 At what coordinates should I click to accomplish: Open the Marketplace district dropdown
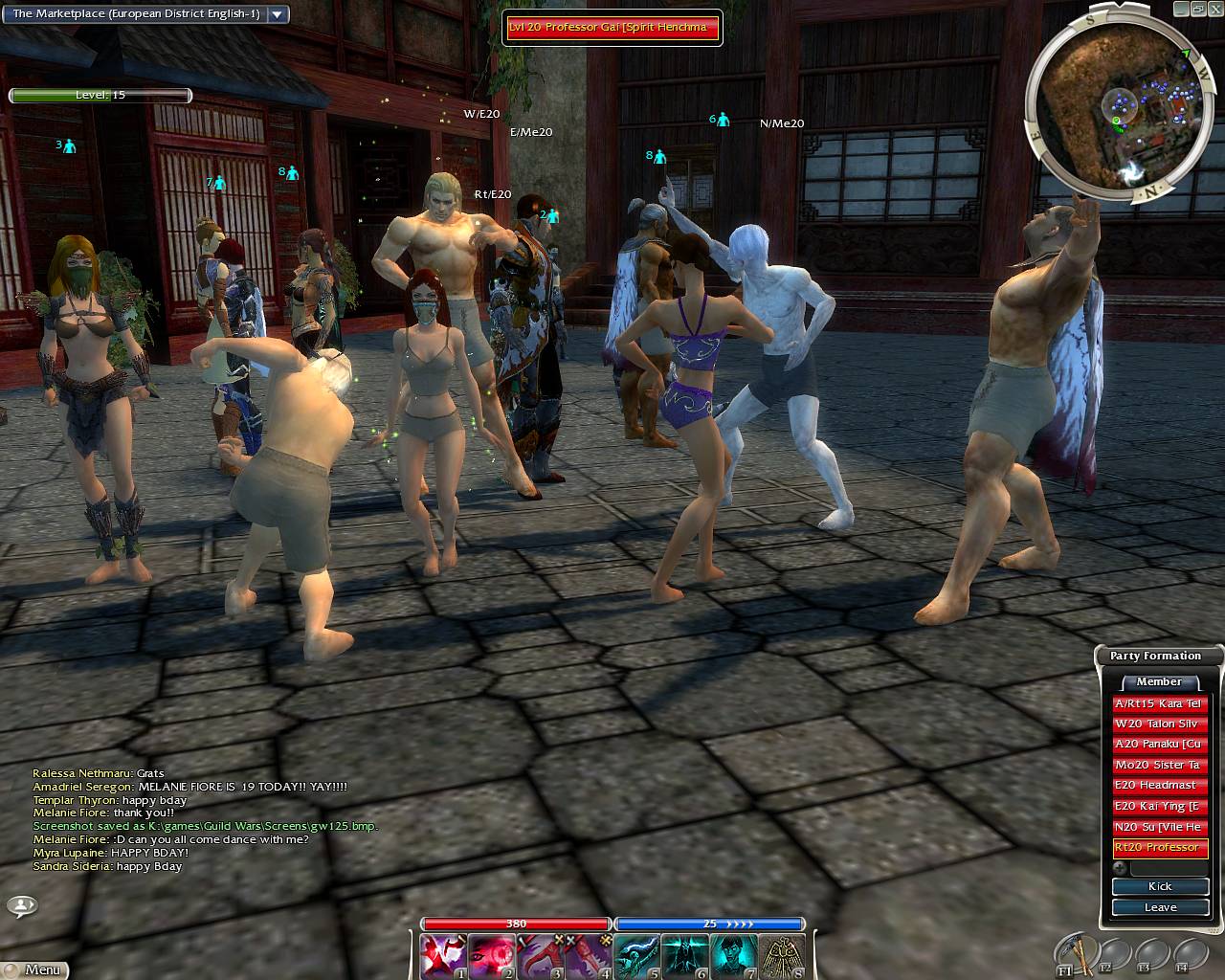point(278,14)
